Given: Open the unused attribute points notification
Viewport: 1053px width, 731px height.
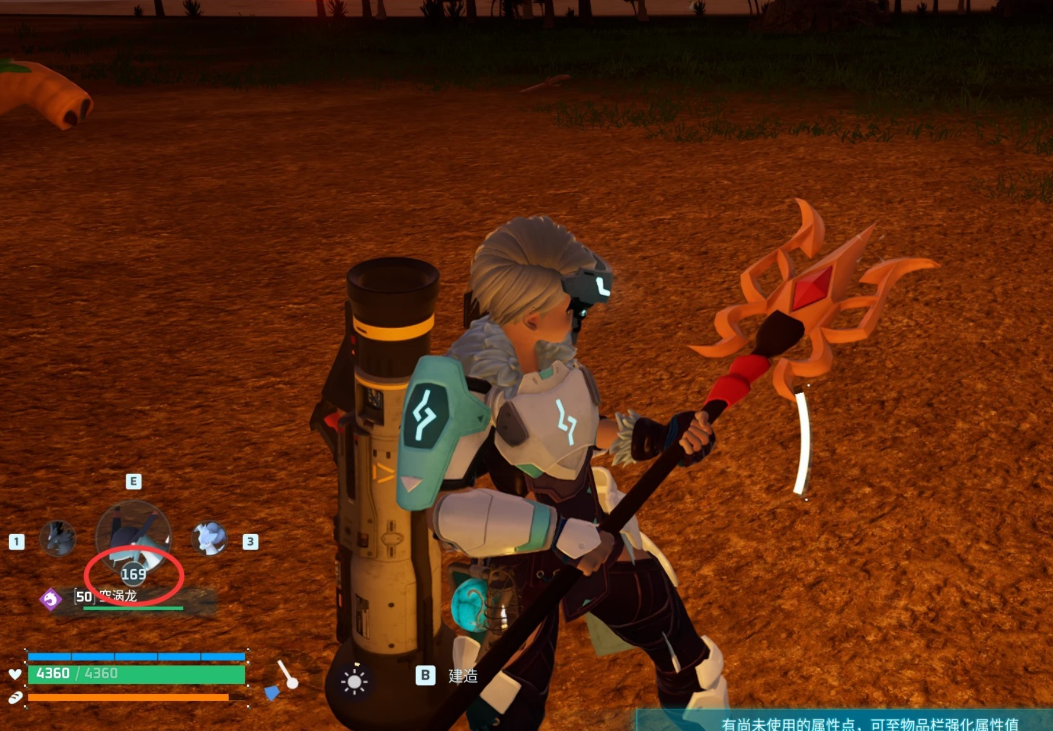Looking at the screenshot, I should coord(869,723).
